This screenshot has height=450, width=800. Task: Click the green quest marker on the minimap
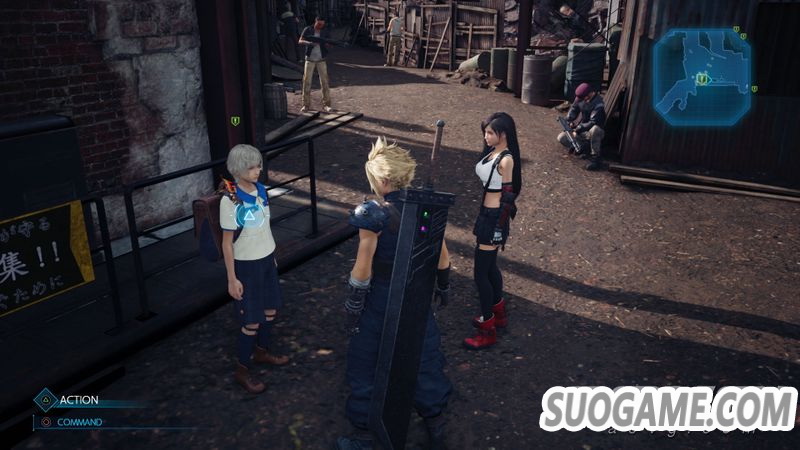click(703, 79)
